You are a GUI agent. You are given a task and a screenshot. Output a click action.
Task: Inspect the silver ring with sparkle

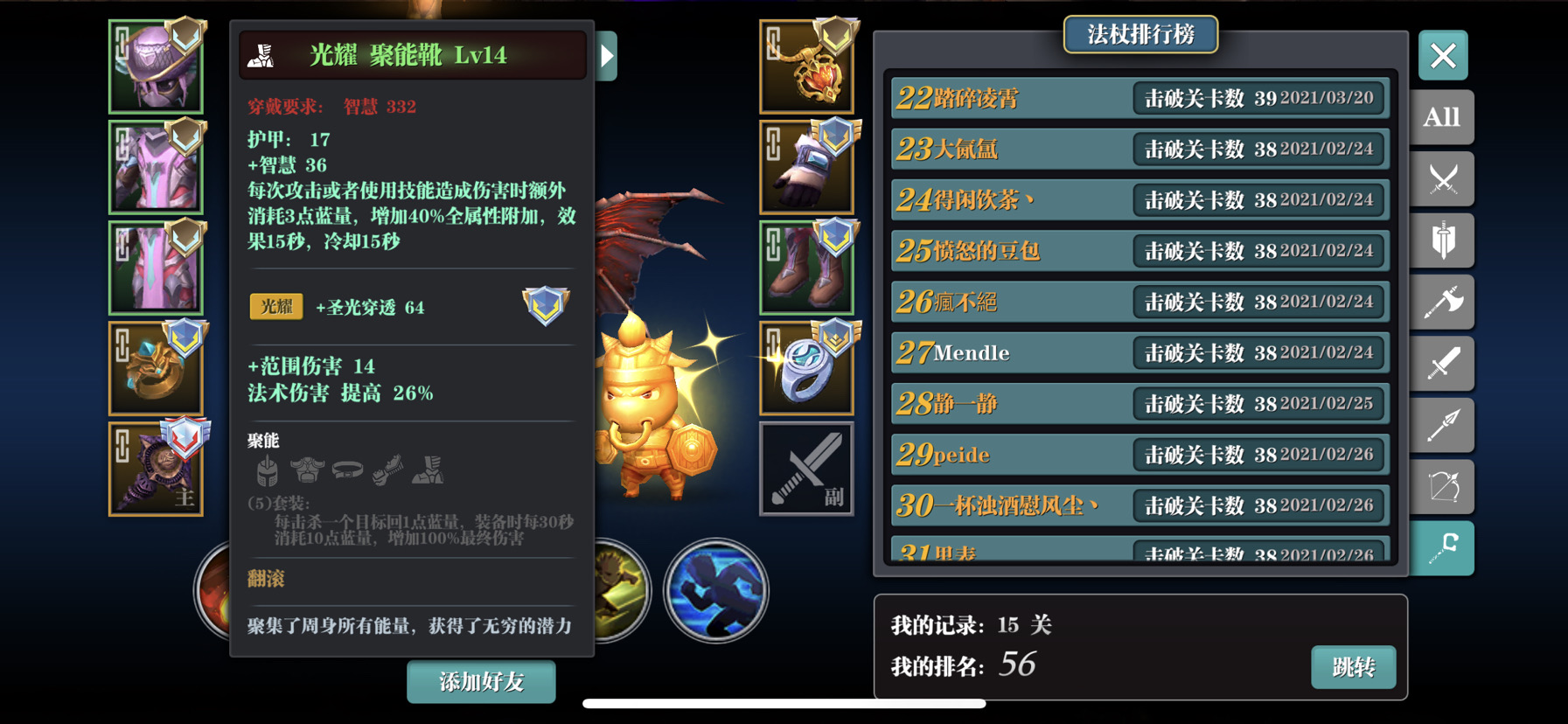click(806, 368)
